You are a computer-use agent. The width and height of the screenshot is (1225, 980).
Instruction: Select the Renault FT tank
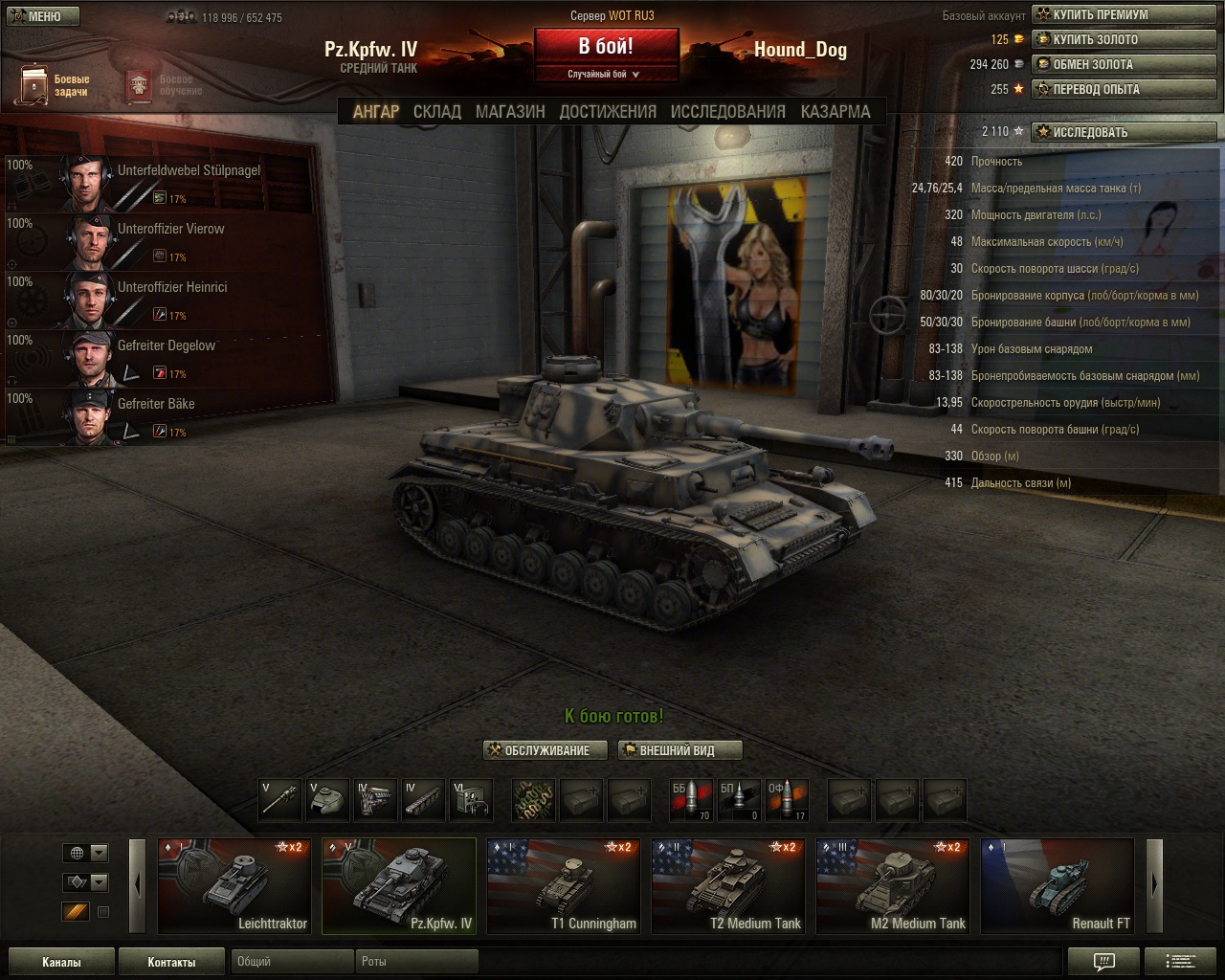click(1058, 886)
